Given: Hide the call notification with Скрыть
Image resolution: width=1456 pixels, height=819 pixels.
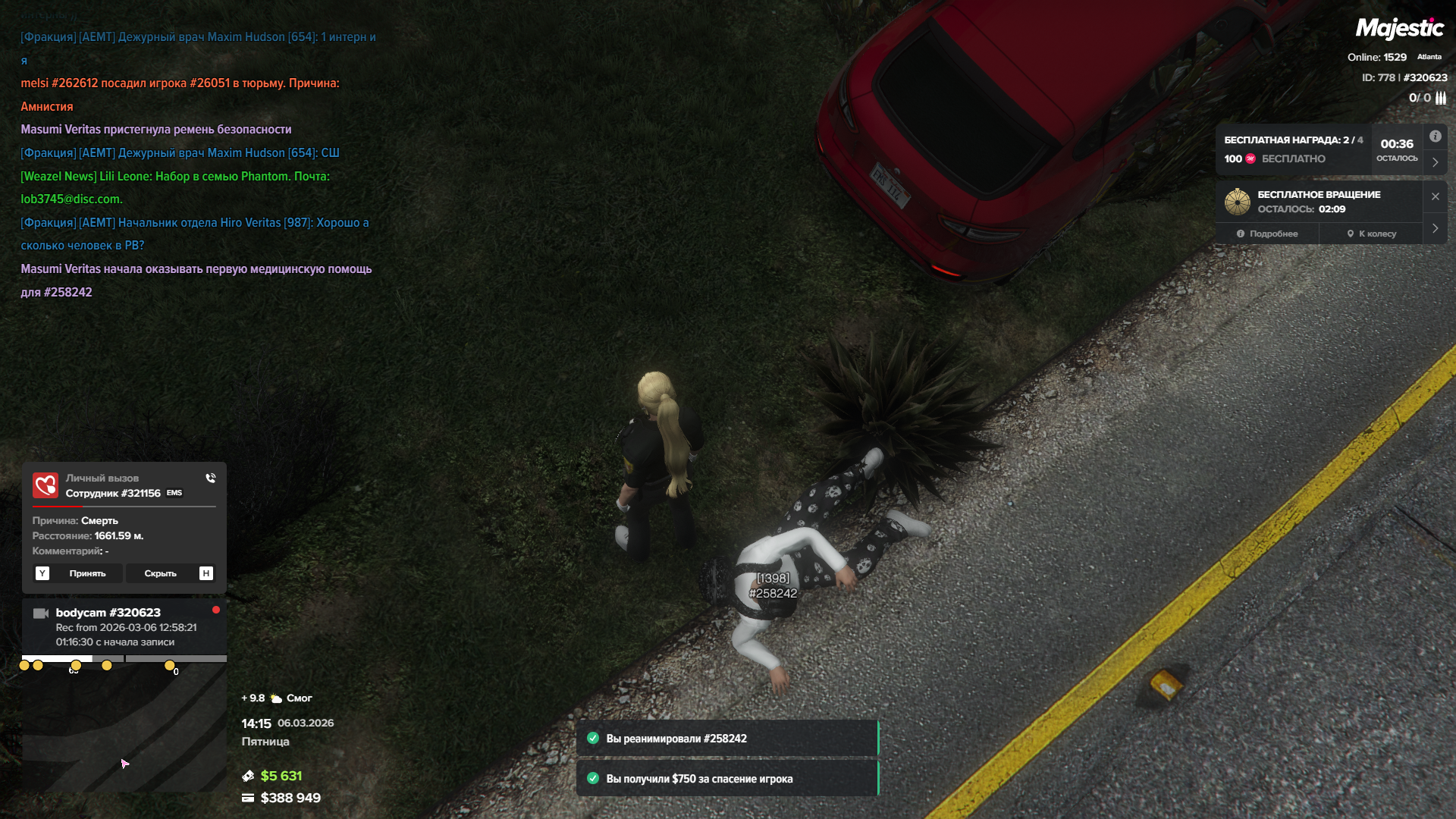Looking at the screenshot, I should pos(160,573).
